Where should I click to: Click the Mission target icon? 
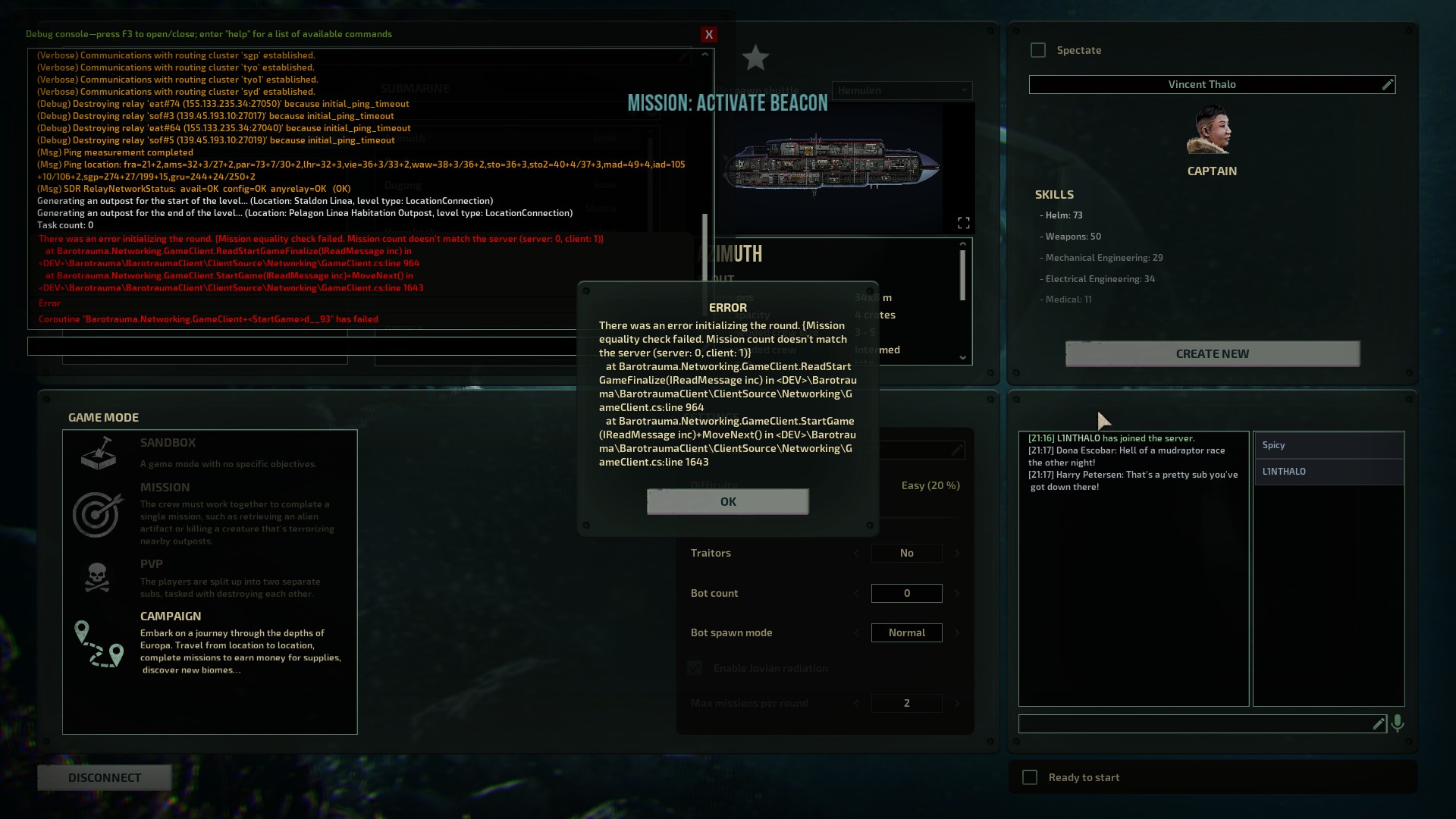[99, 514]
